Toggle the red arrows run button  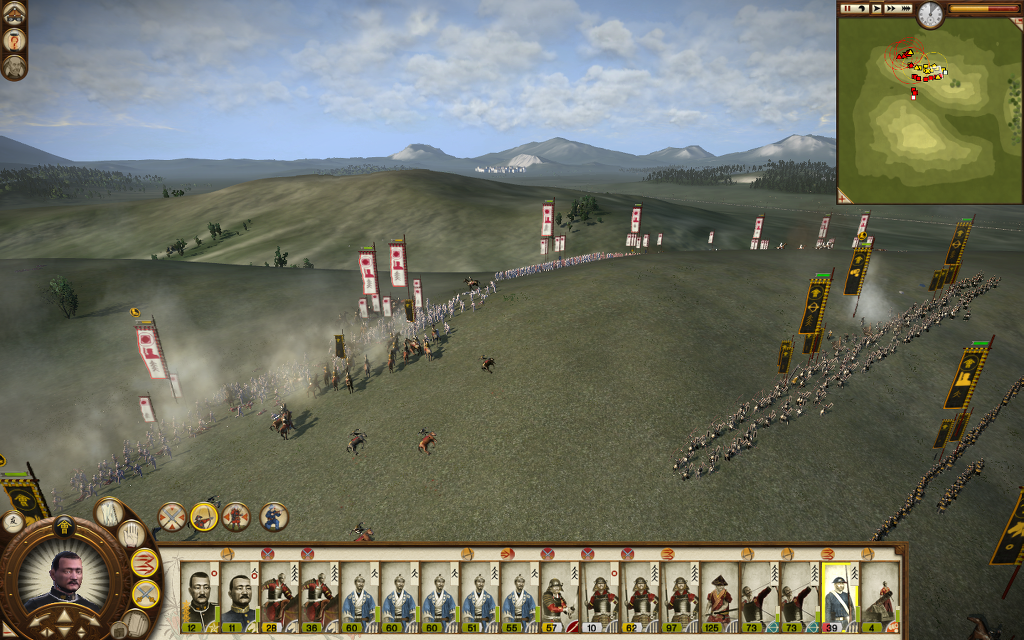[x=145, y=563]
